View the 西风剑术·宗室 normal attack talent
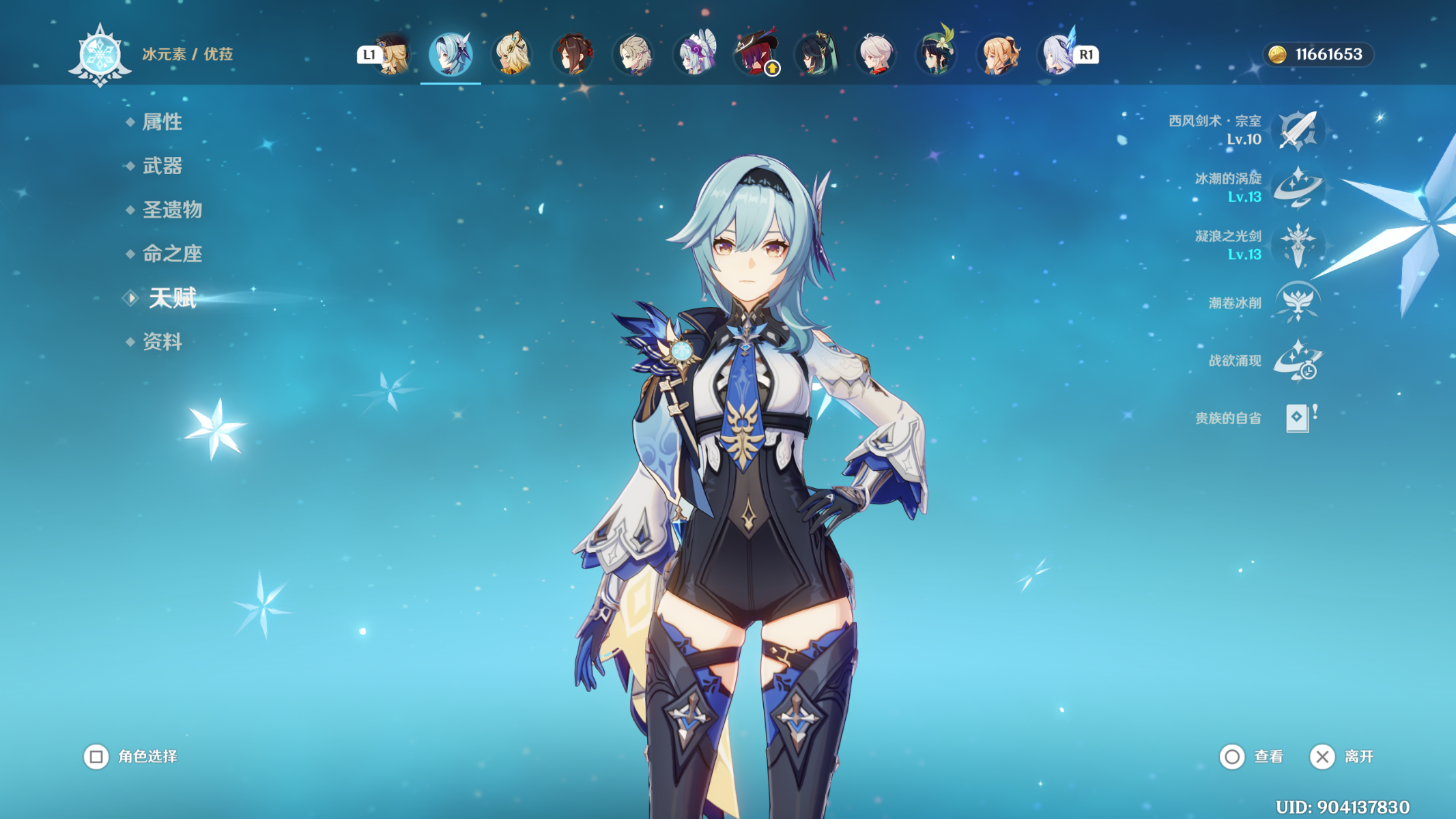Image resolution: width=1456 pixels, height=819 pixels. click(1298, 130)
